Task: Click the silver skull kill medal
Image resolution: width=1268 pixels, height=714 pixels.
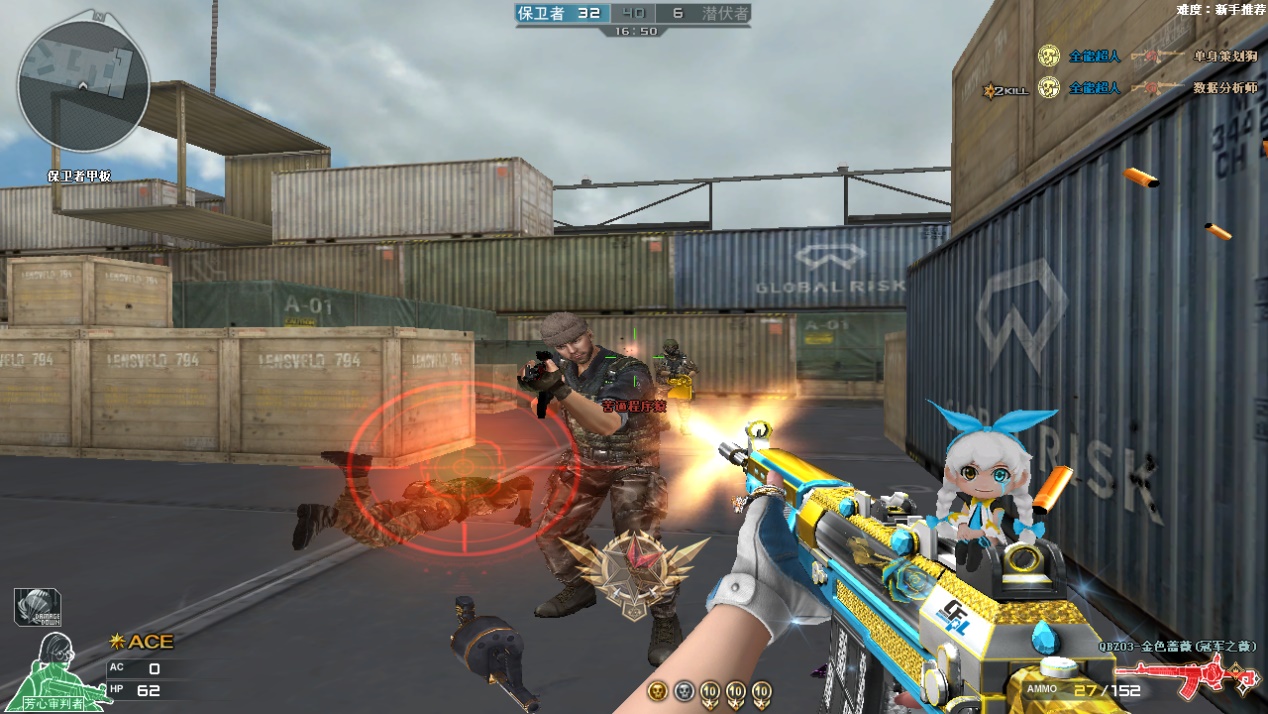Action: [683, 690]
